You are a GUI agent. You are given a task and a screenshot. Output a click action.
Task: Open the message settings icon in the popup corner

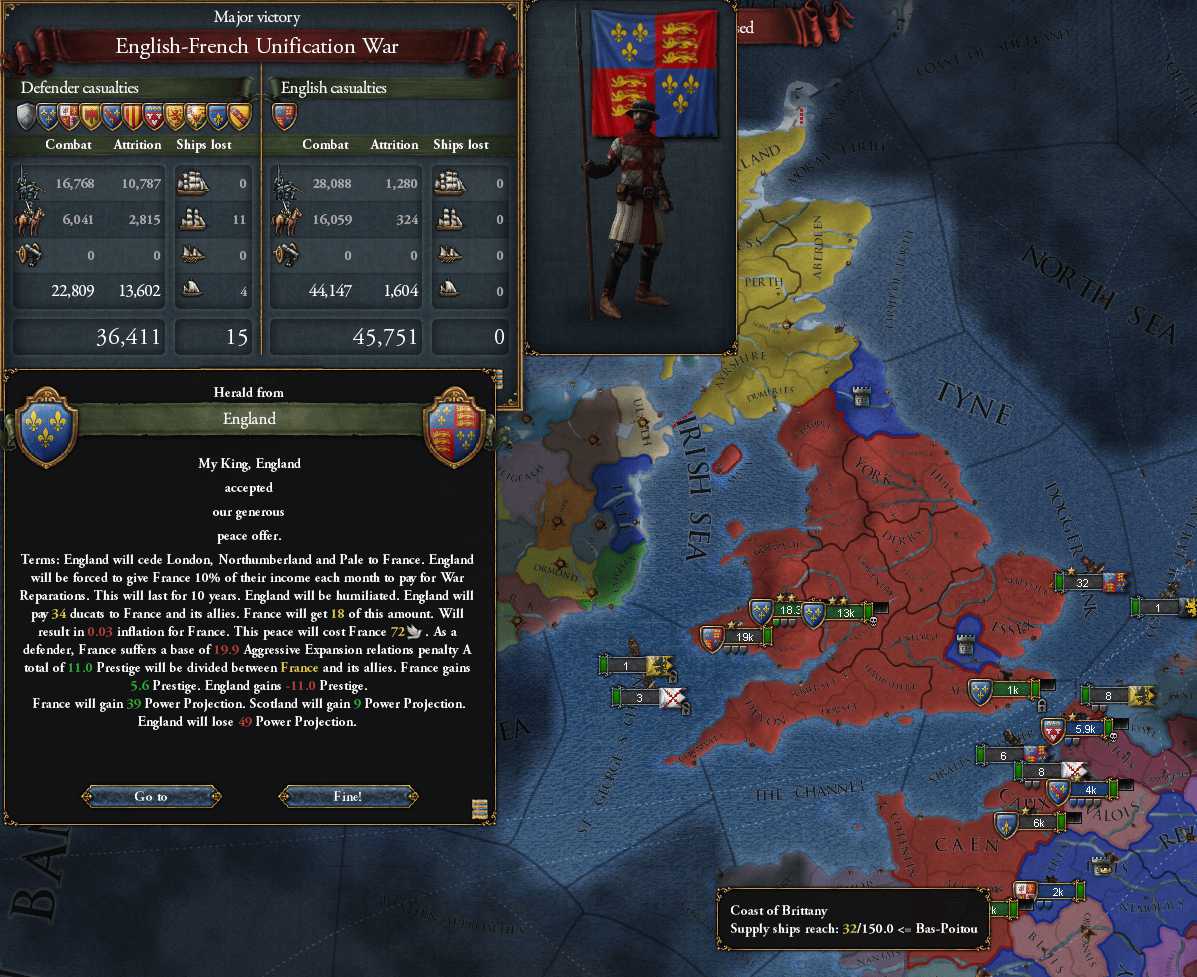pos(479,809)
